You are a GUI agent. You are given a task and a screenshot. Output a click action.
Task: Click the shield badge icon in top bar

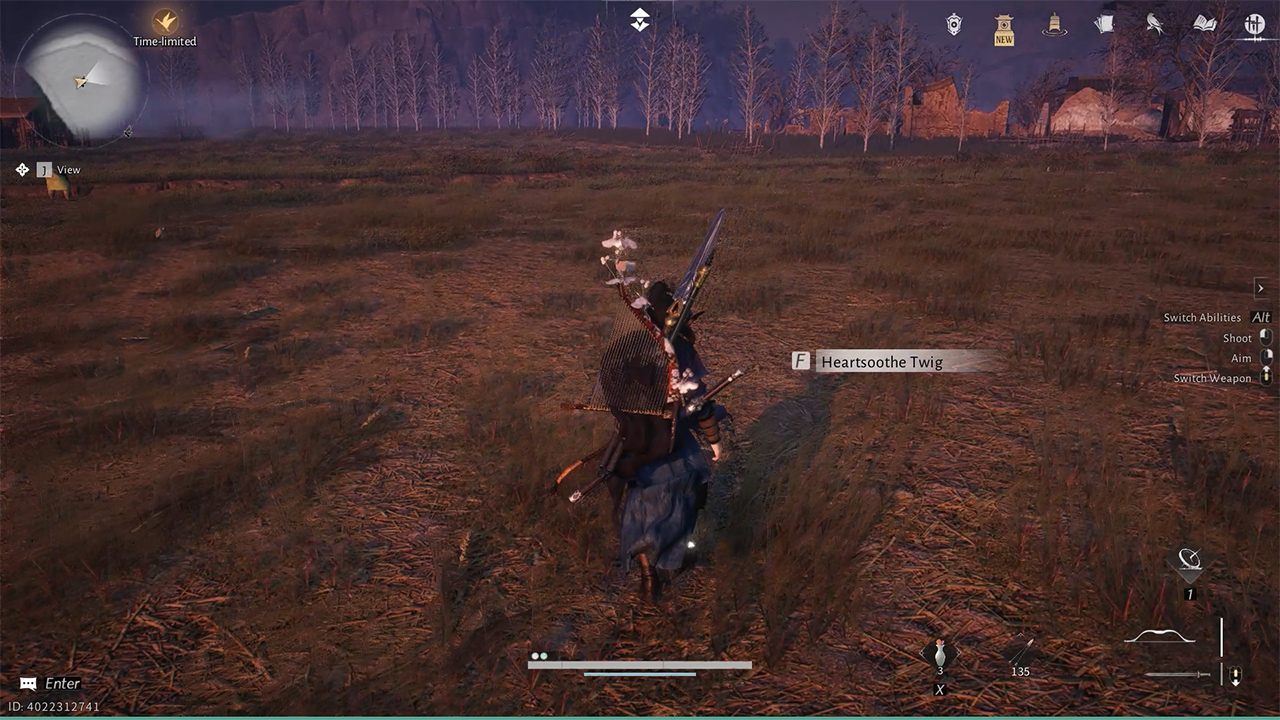(x=954, y=25)
